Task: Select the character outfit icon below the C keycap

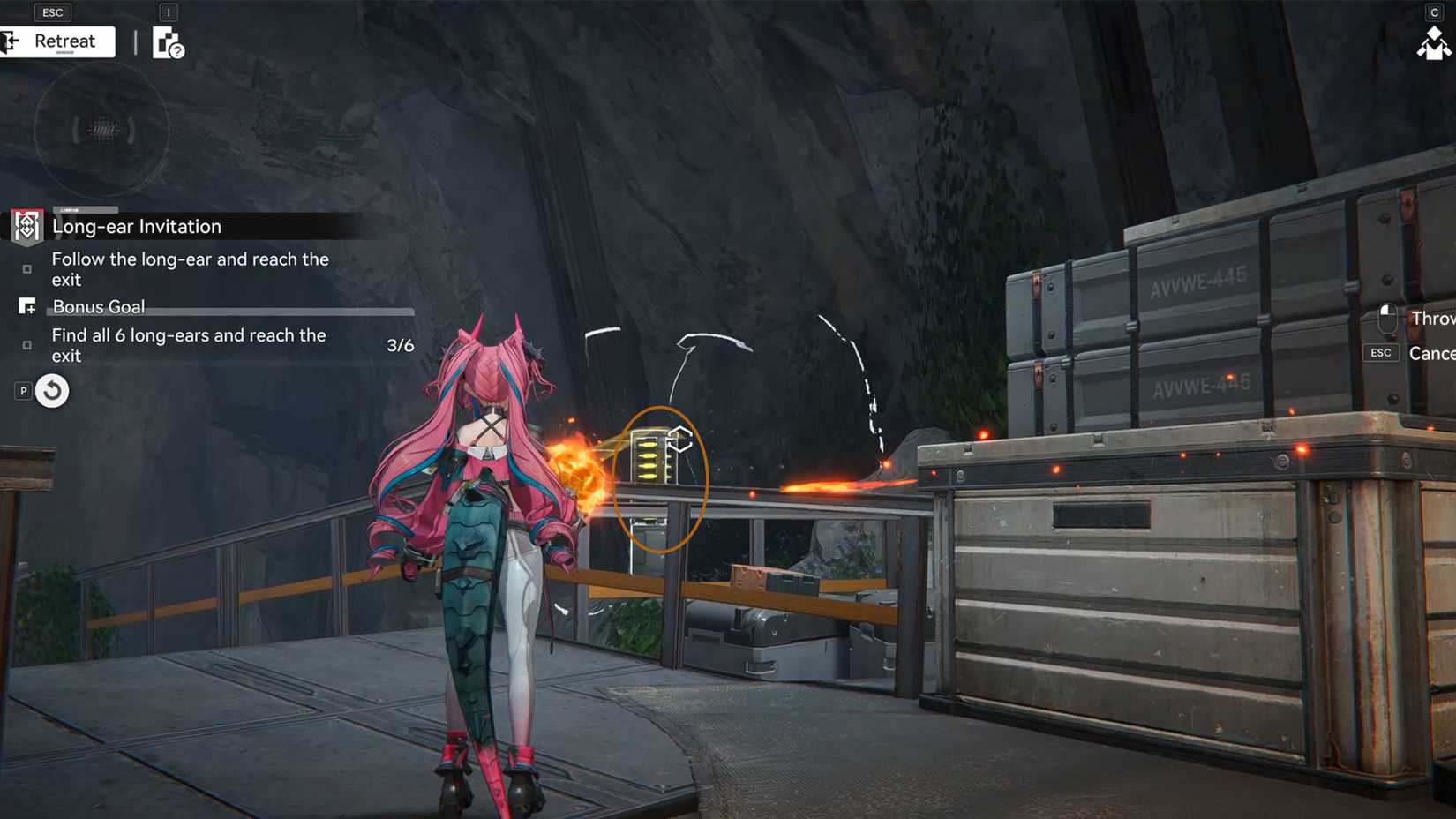Action: coord(1434,42)
